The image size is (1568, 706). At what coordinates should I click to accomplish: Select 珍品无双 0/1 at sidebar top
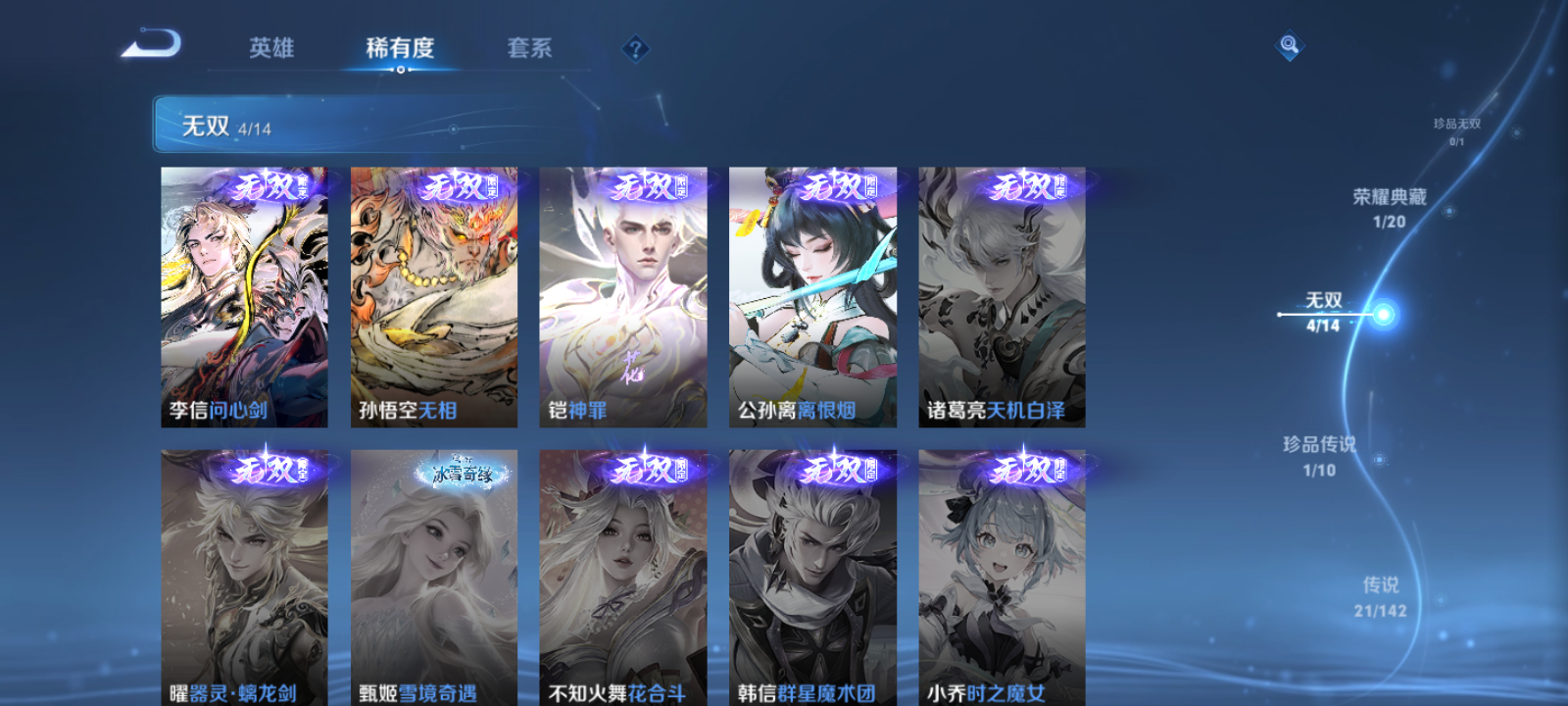tap(1458, 130)
